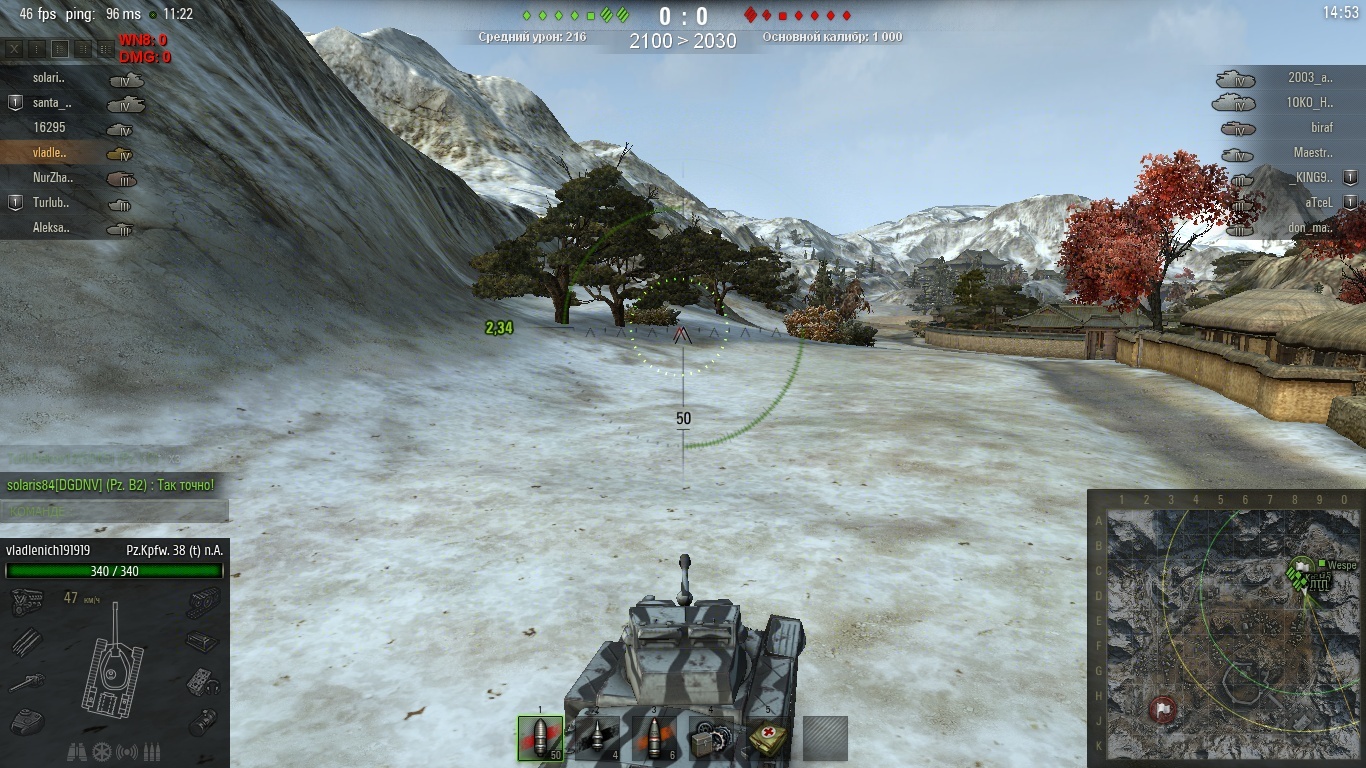Select the radio module icon with headphones
The image size is (1366, 768).
(202, 681)
